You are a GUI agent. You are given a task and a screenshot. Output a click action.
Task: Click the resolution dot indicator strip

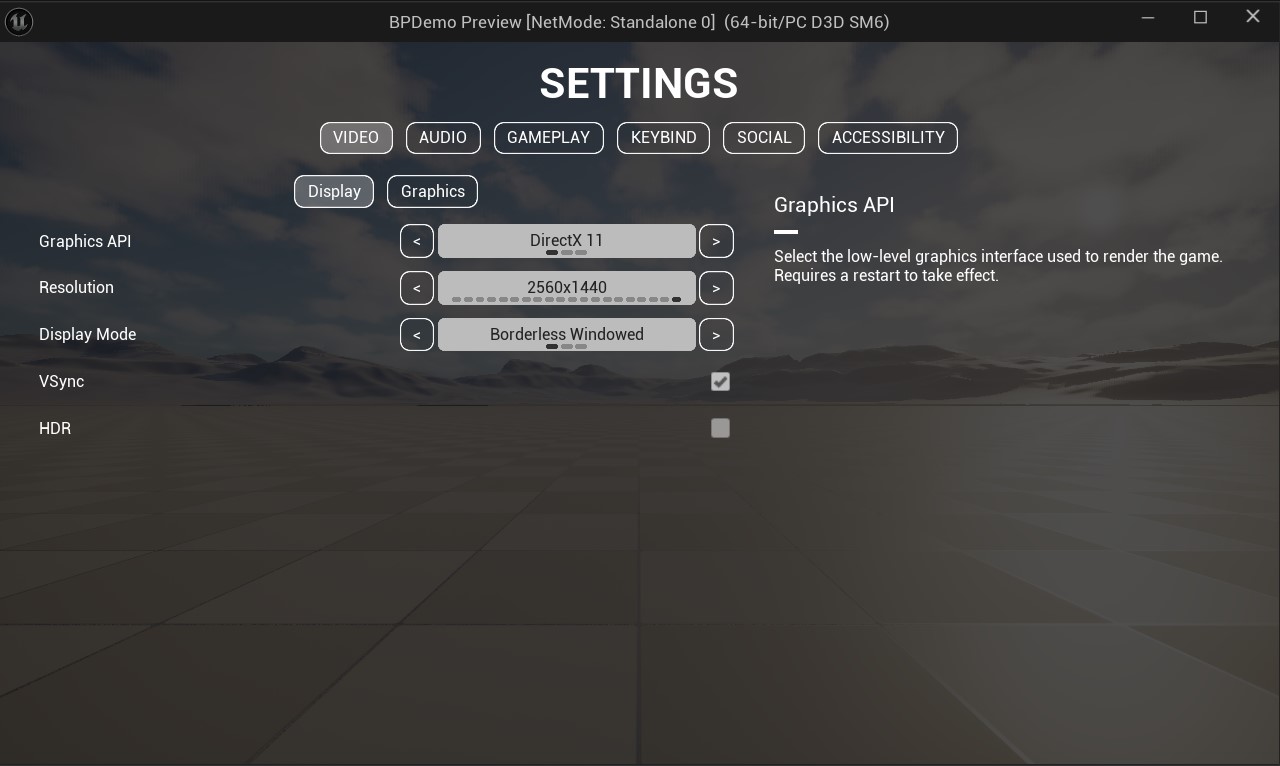pyautogui.click(x=566, y=299)
